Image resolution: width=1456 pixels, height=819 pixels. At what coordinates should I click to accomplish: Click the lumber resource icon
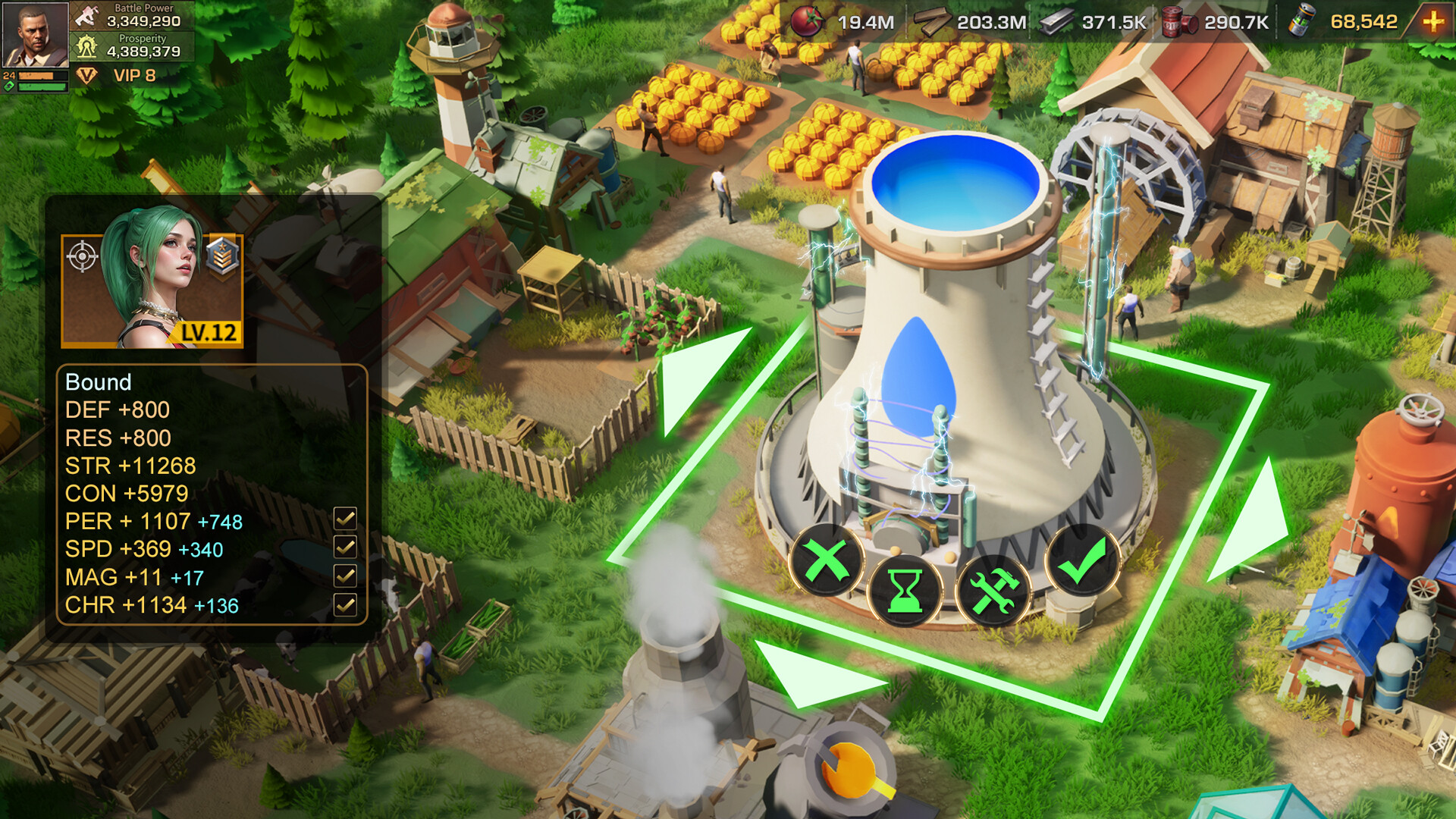(934, 21)
